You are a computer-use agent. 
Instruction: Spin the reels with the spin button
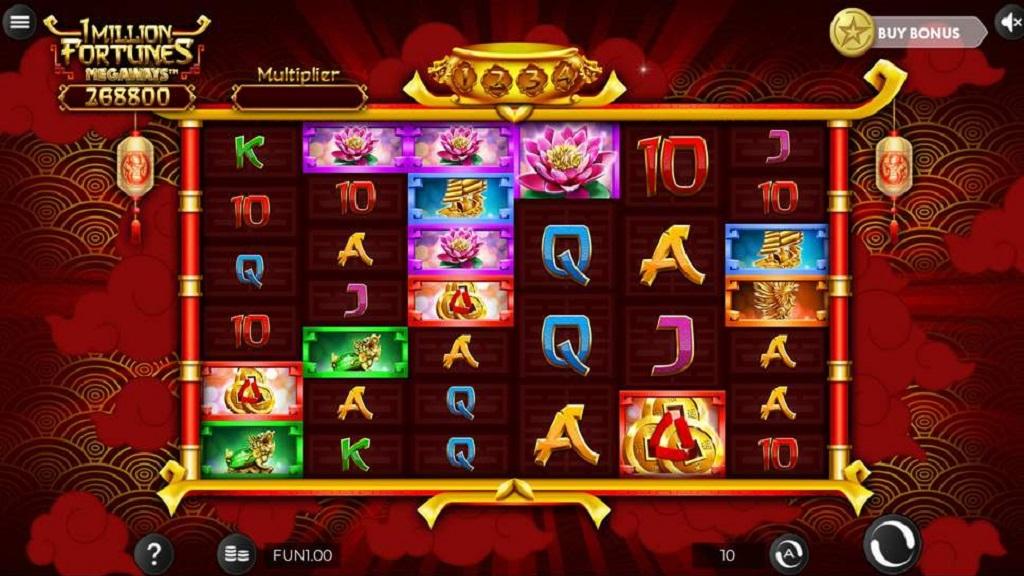pyautogui.click(x=892, y=544)
